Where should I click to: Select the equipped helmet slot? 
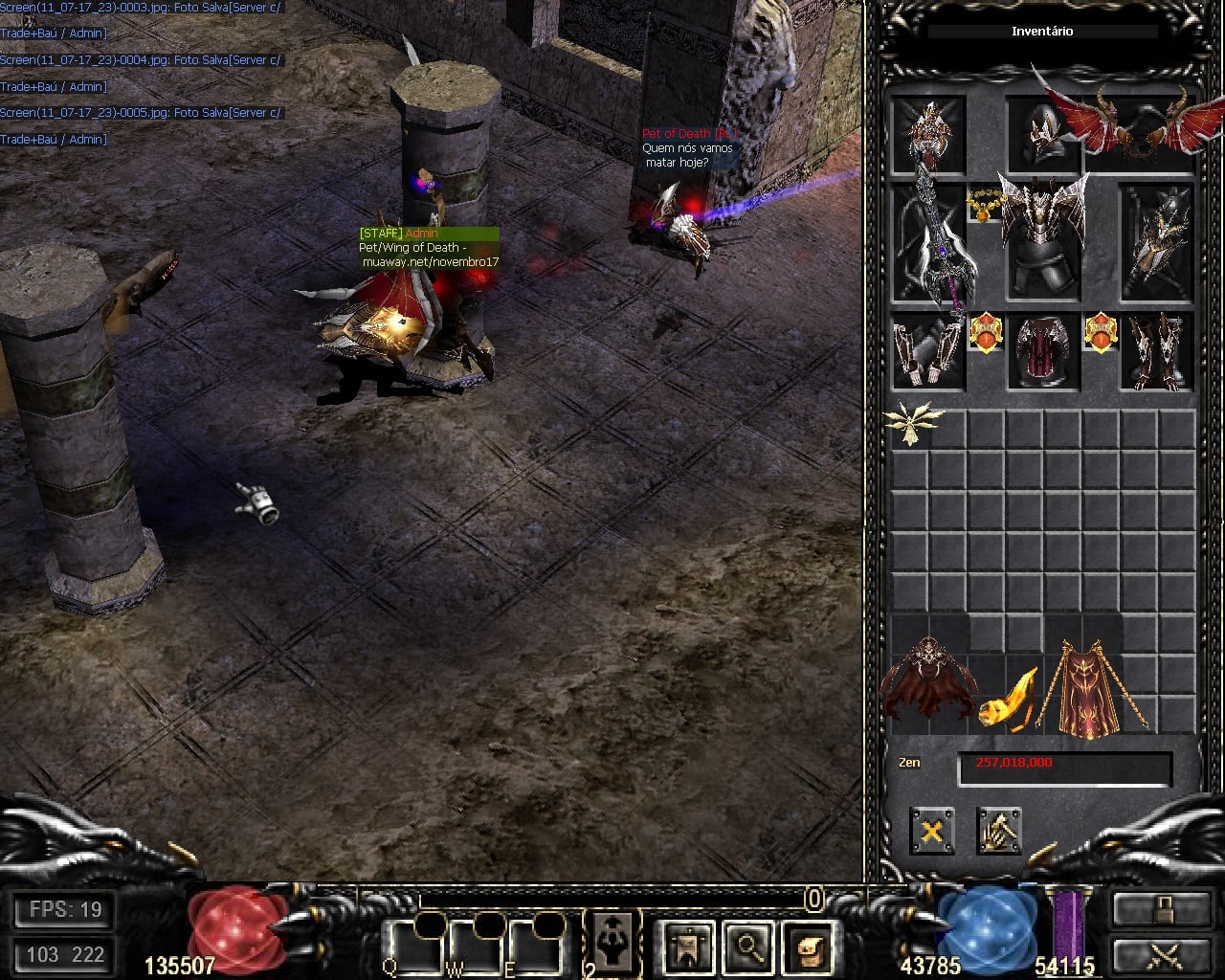tap(1042, 134)
